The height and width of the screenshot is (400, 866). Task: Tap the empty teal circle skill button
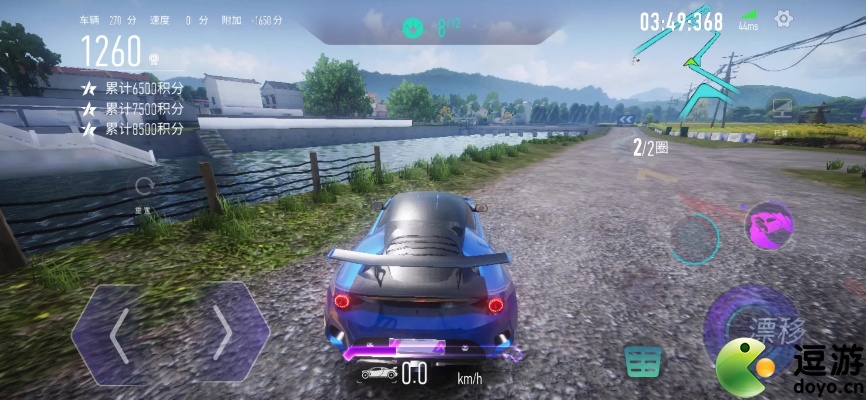(x=694, y=239)
